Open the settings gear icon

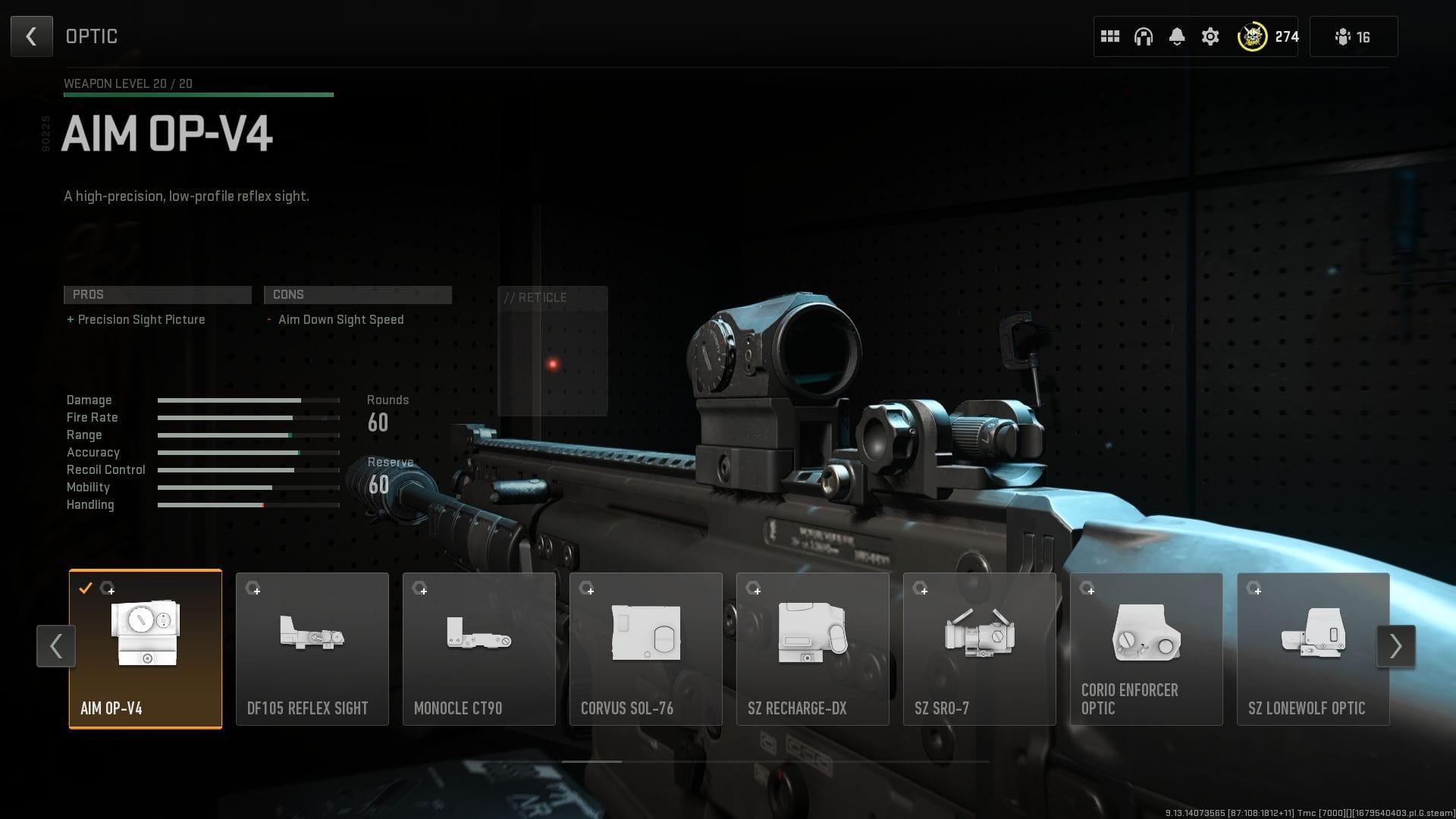[1210, 36]
